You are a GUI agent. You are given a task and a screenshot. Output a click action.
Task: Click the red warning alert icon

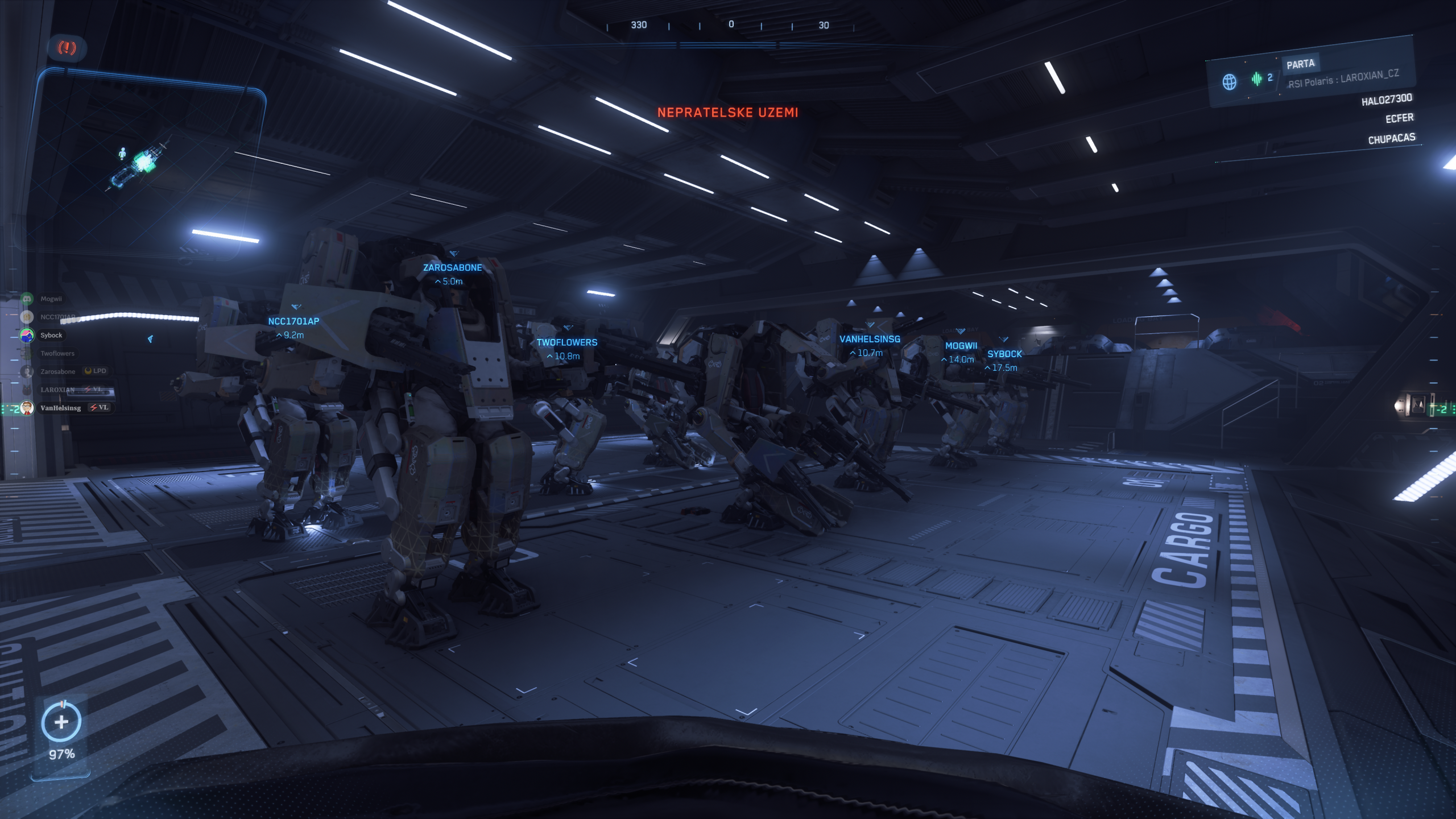[x=67, y=48]
